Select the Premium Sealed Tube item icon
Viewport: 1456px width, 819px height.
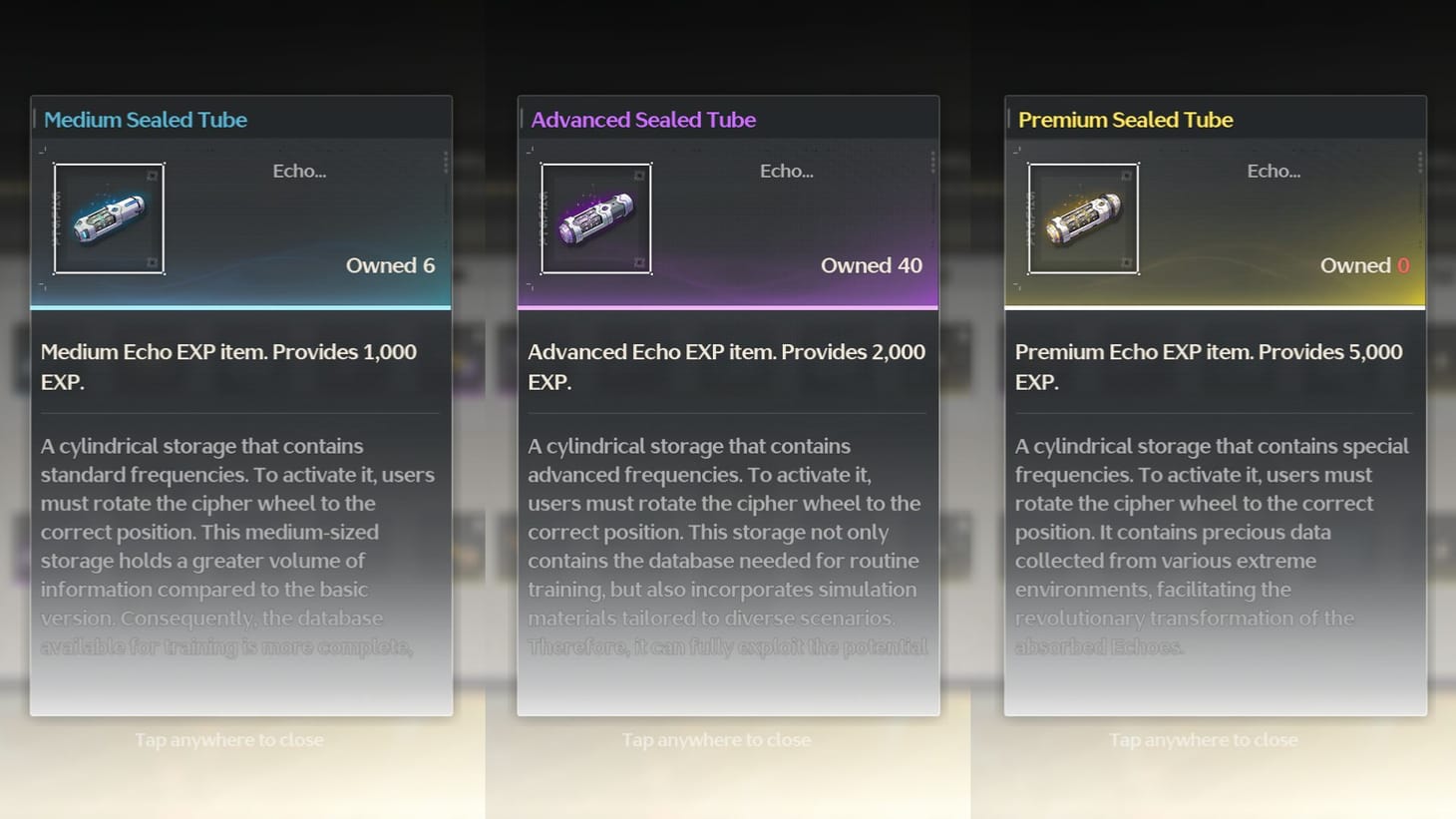(1083, 218)
